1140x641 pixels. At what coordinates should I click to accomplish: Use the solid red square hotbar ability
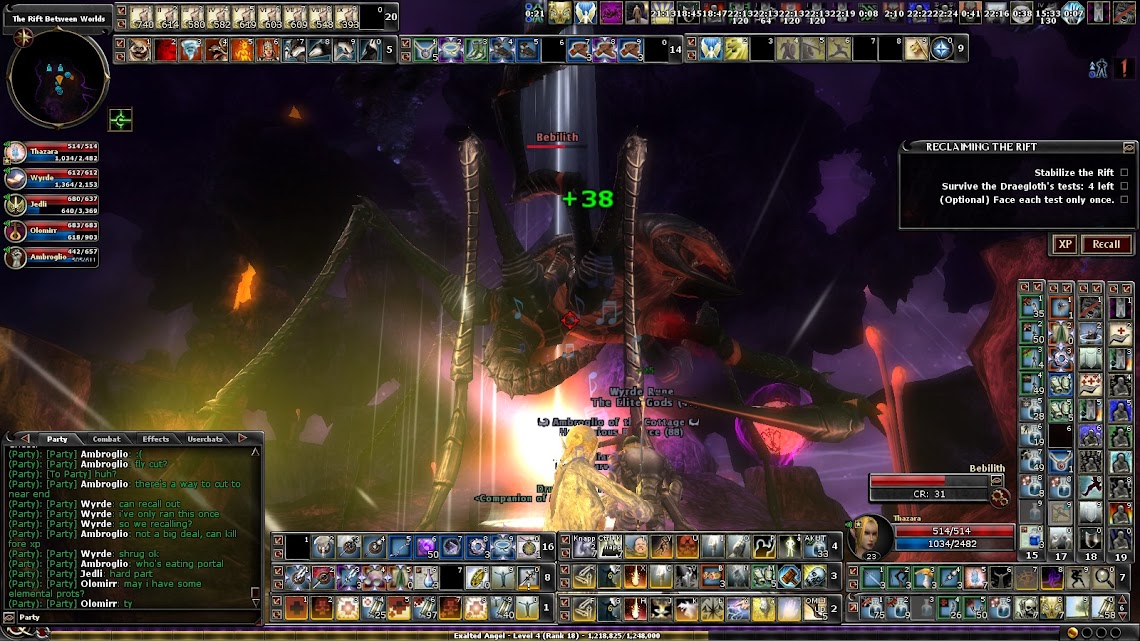pos(164,49)
